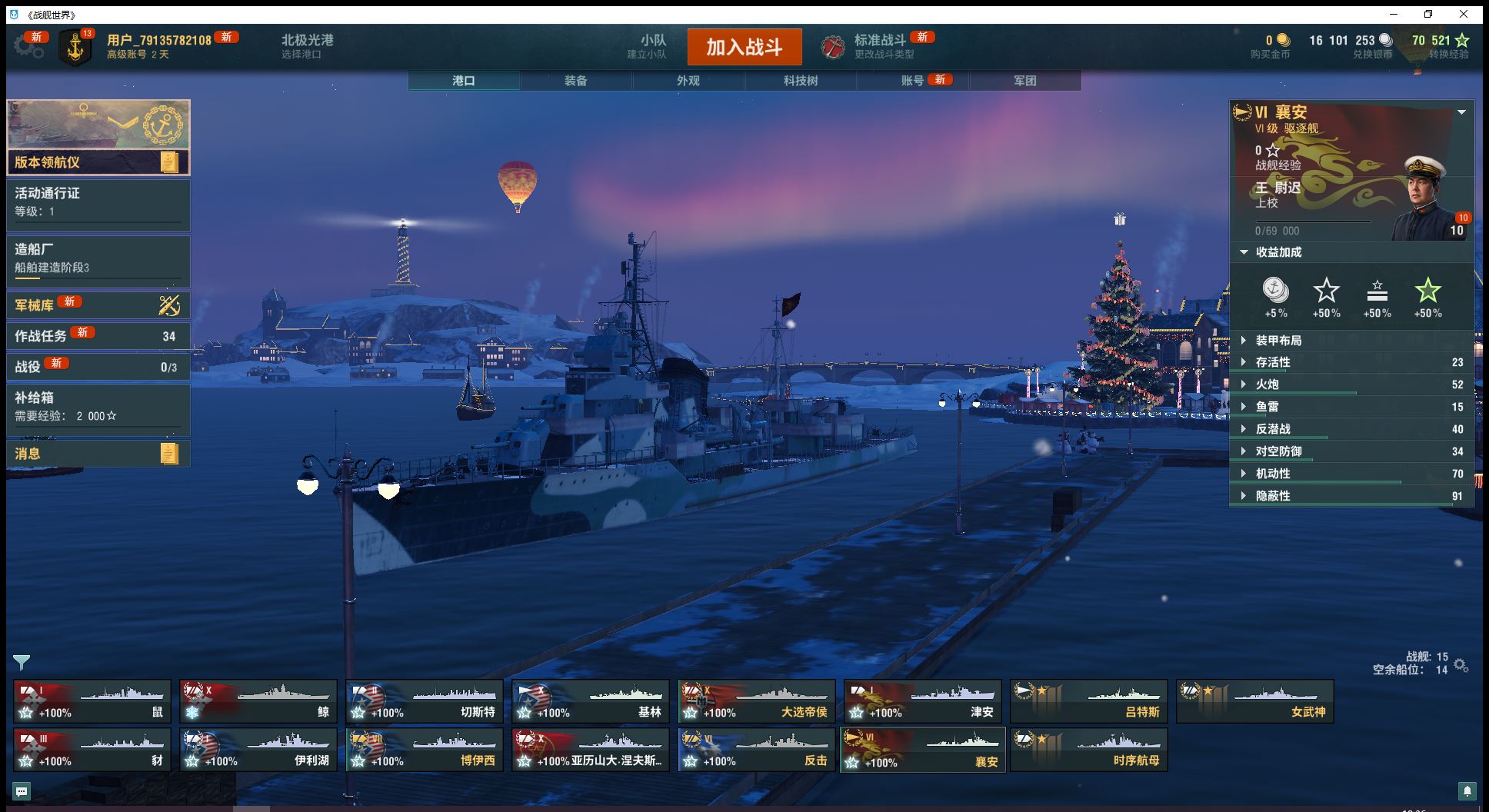The width and height of the screenshot is (1489, 812).
Task: Expand the 鱼雷 torpedo stats
Action: pyautogui.click(x=1267, y=407)
